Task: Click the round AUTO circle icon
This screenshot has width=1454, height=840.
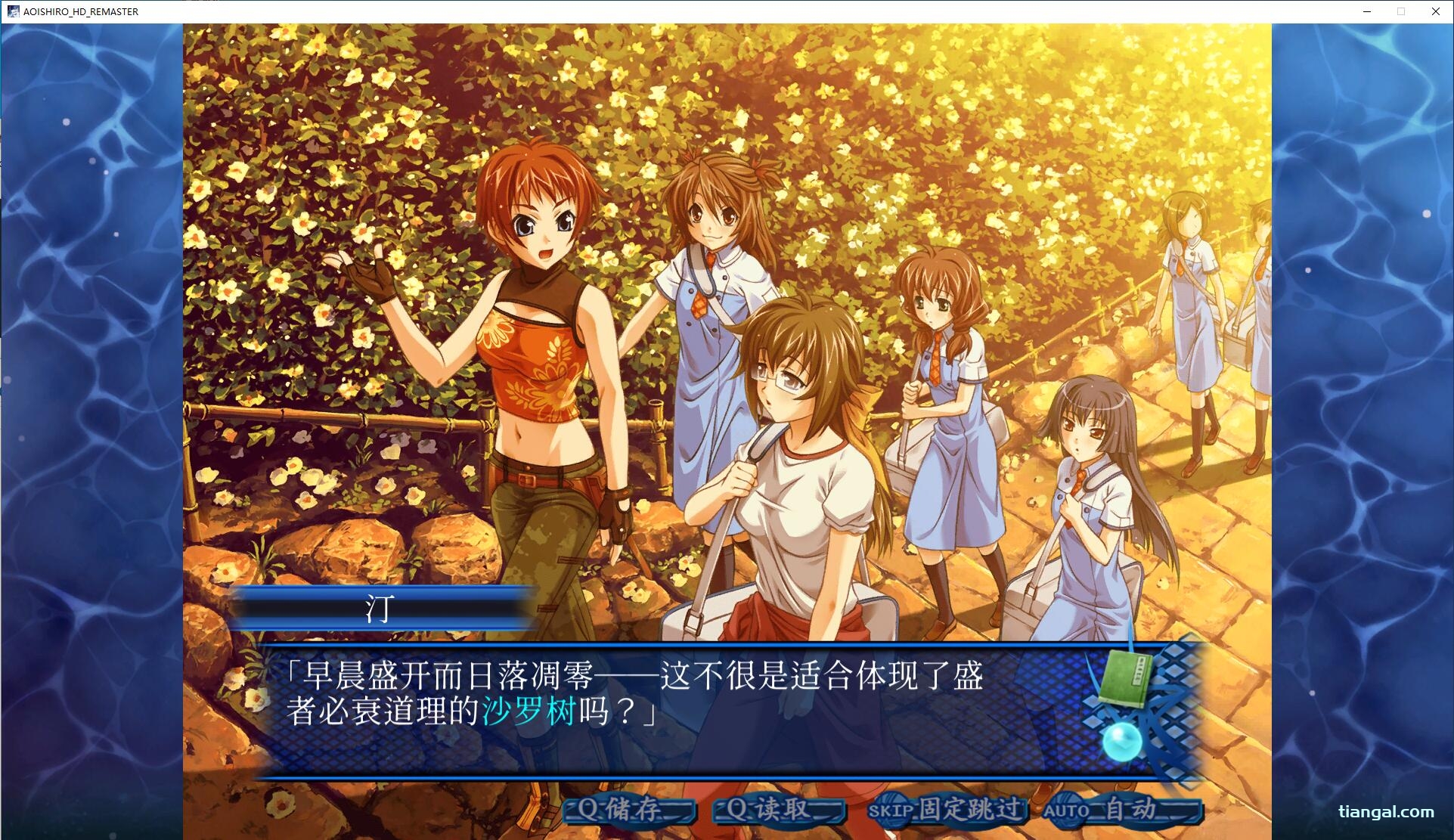Action: 1065,809
